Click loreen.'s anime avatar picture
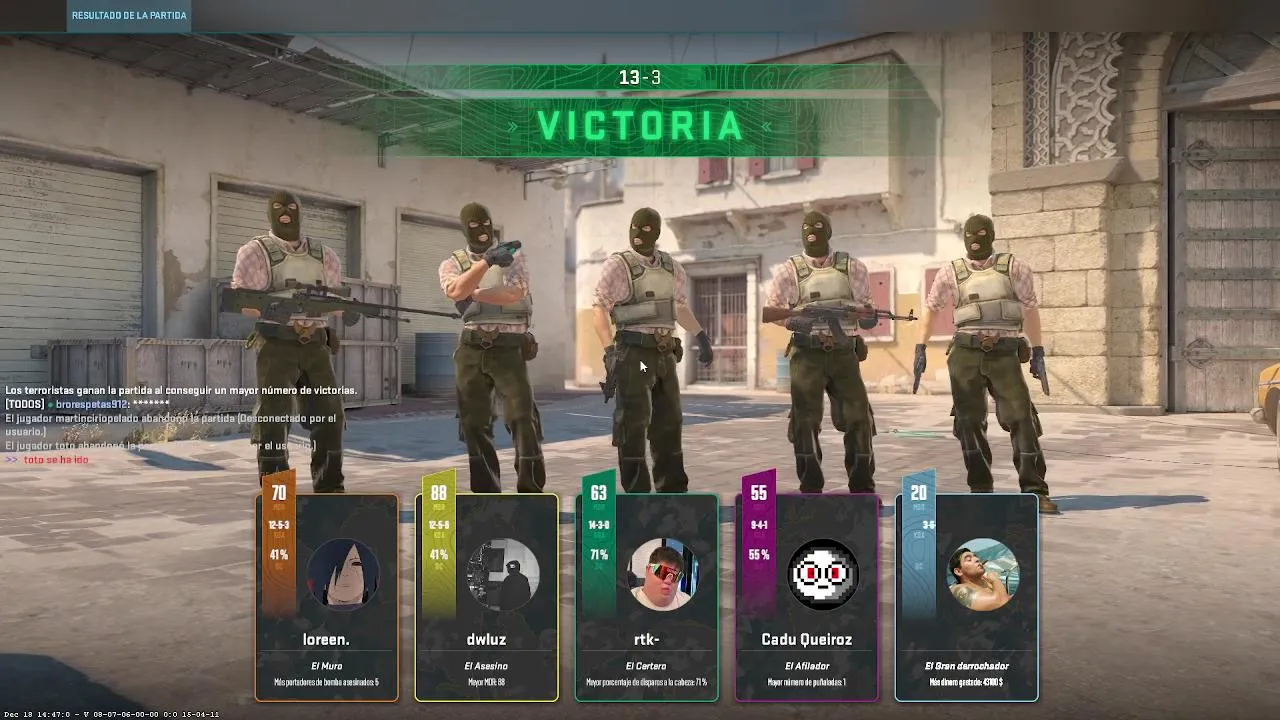1280x720 pixels. (343, 575)
